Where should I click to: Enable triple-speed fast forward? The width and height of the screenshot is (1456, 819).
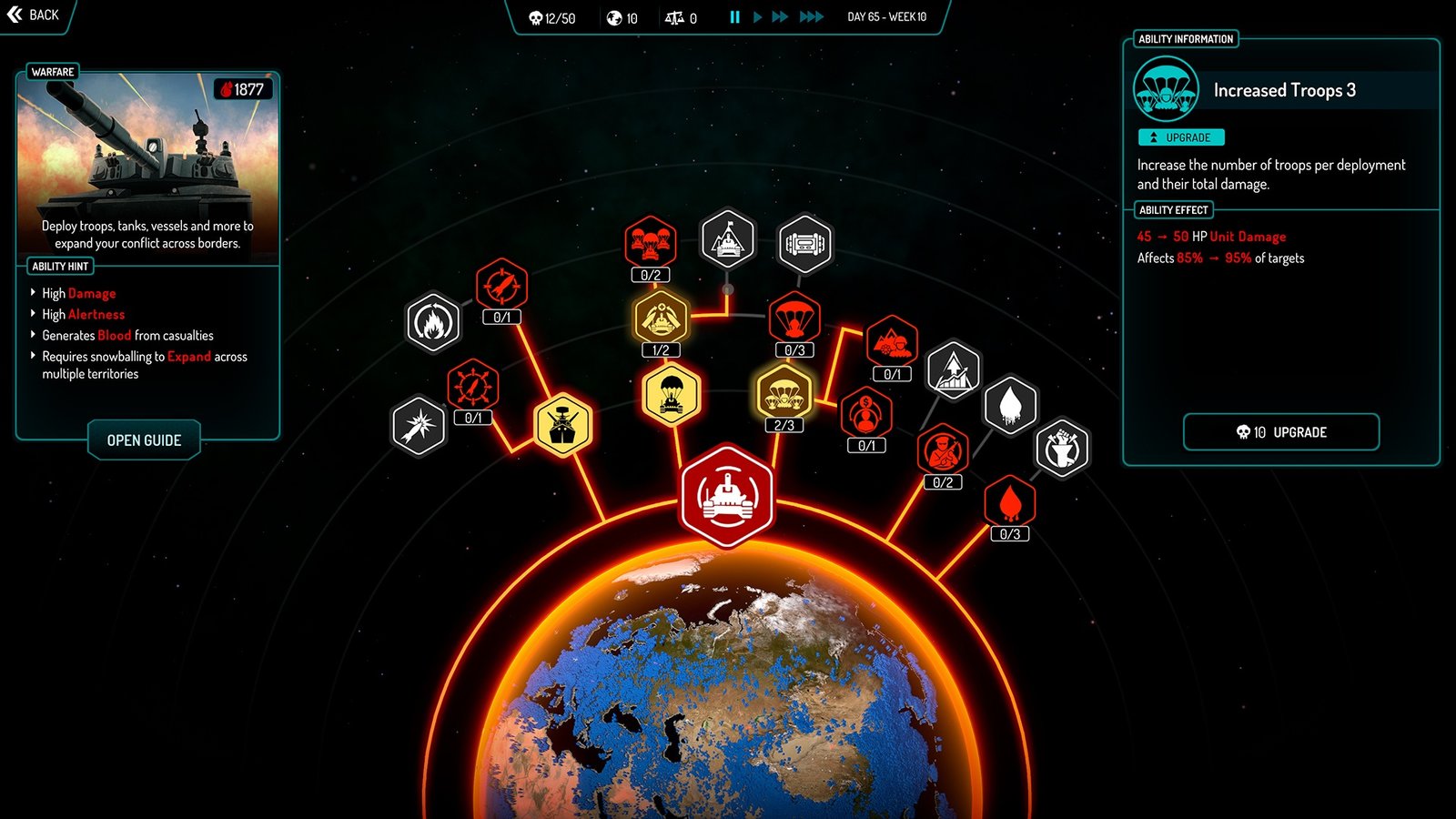click(x=809, y=16)
